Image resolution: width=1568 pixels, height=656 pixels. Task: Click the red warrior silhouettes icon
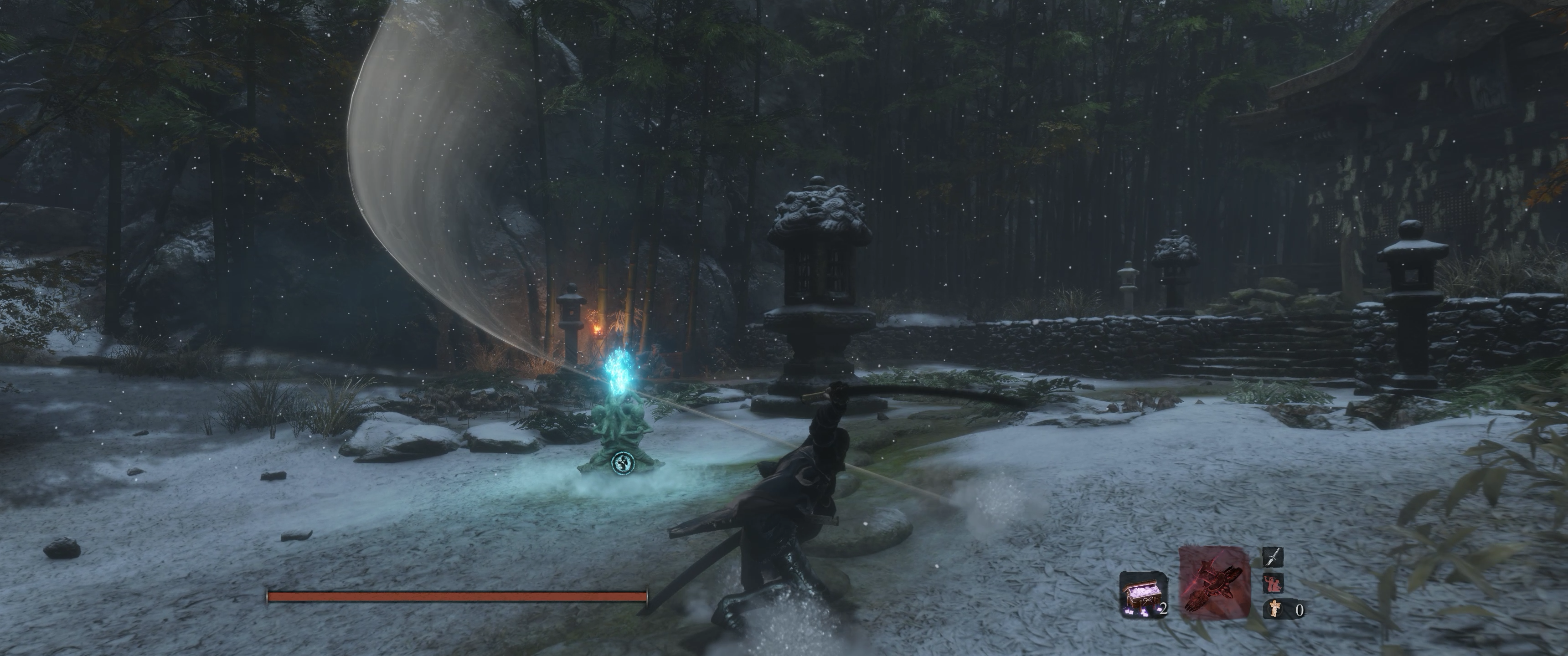(x=1273, y=583)
